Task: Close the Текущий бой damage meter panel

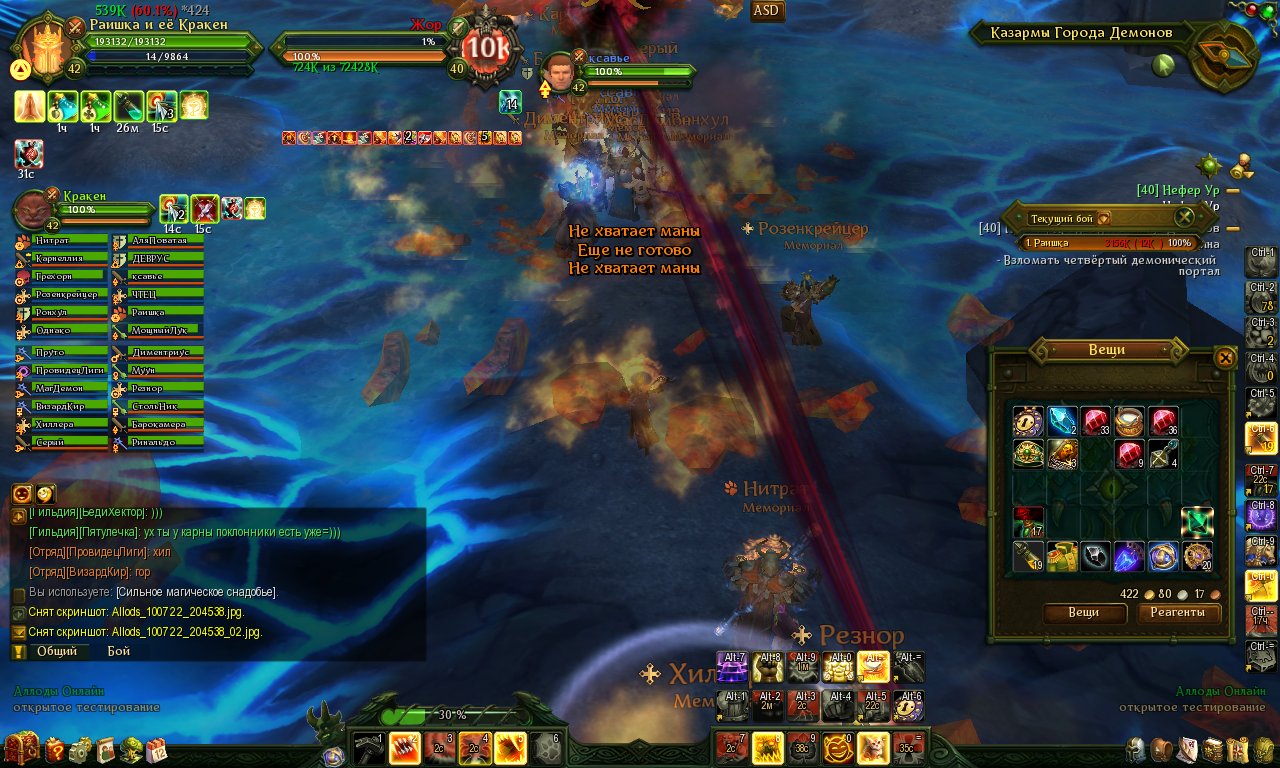Action: pos(1184,216)
